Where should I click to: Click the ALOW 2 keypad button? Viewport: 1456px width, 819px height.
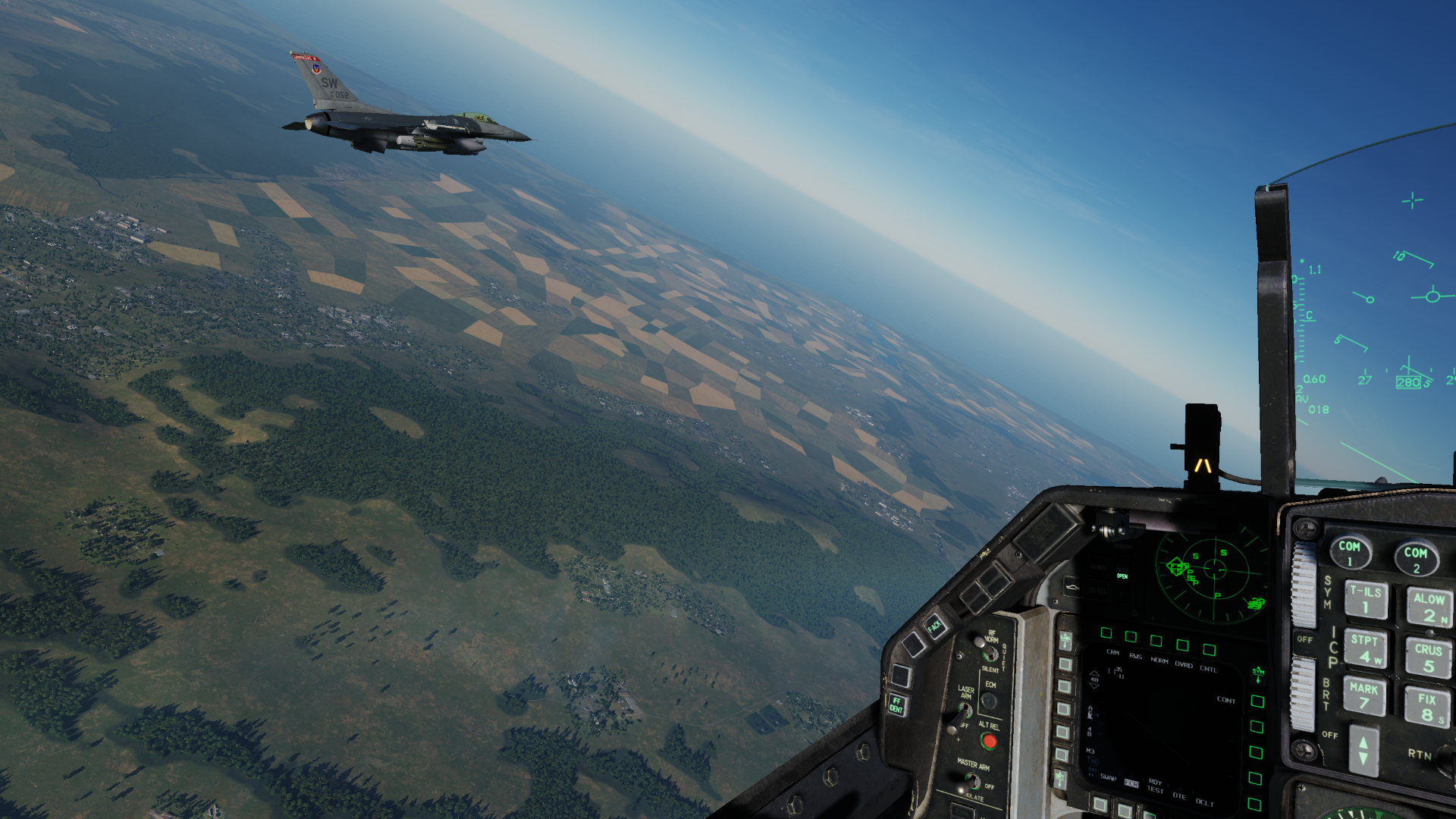1429,607
